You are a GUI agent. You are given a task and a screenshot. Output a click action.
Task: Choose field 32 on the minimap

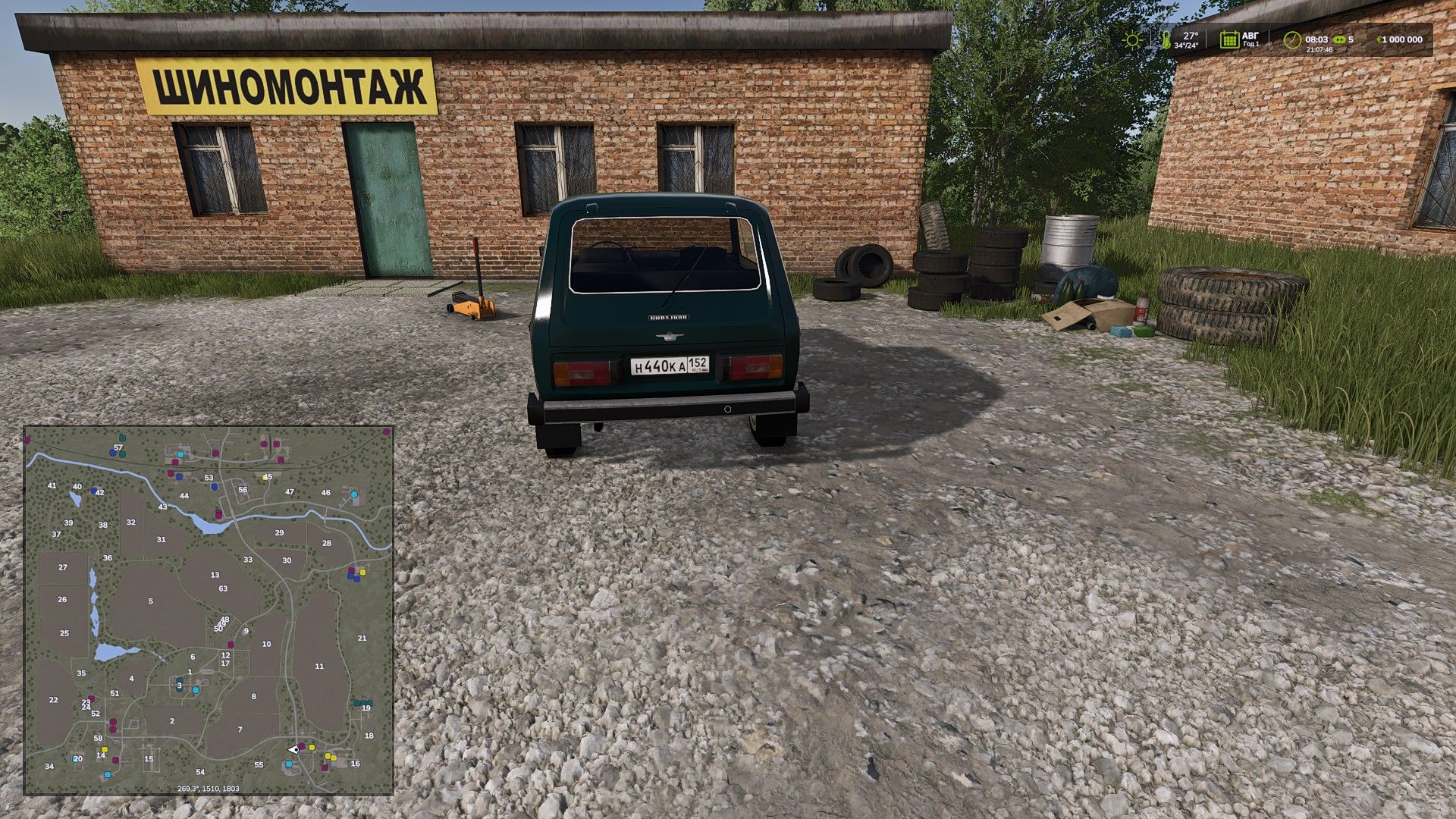coord(131,522)
